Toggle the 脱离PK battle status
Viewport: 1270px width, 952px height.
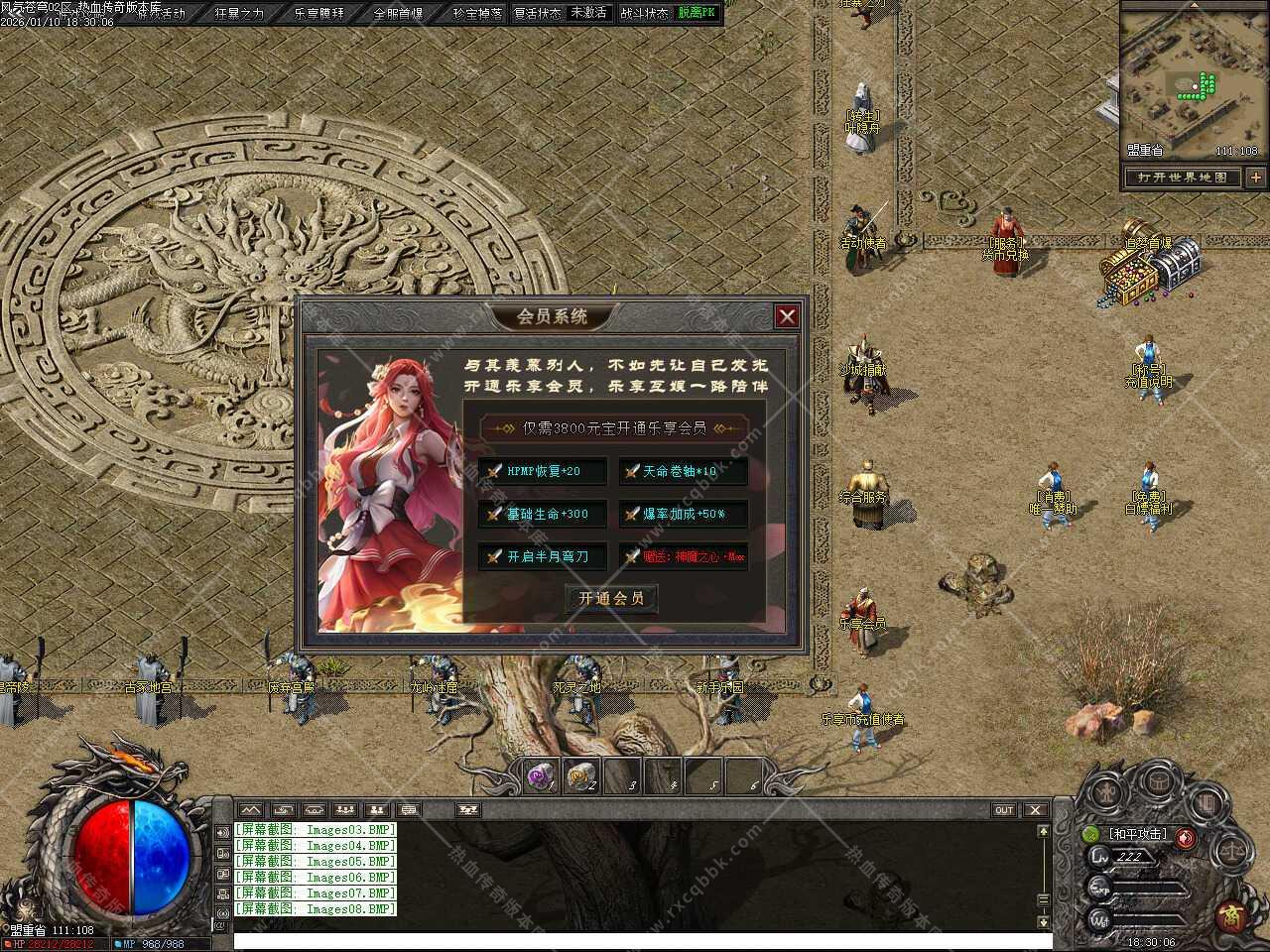(x=697, y=14)
